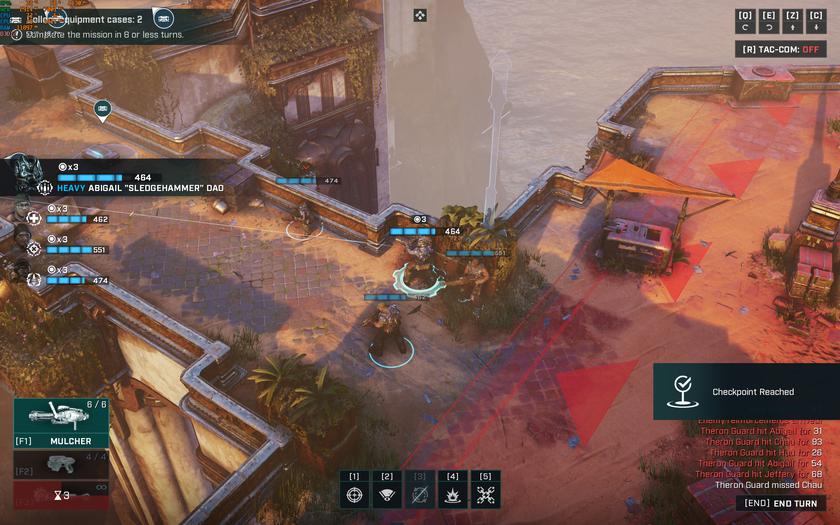Switch to the pistol sidearm slot
The image size is (840, 525).
[x=60, y=465]
